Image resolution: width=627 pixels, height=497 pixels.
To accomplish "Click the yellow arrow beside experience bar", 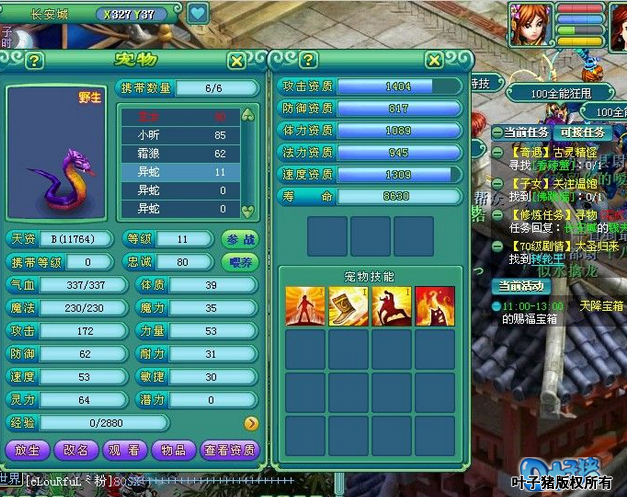I will (251, 424).
